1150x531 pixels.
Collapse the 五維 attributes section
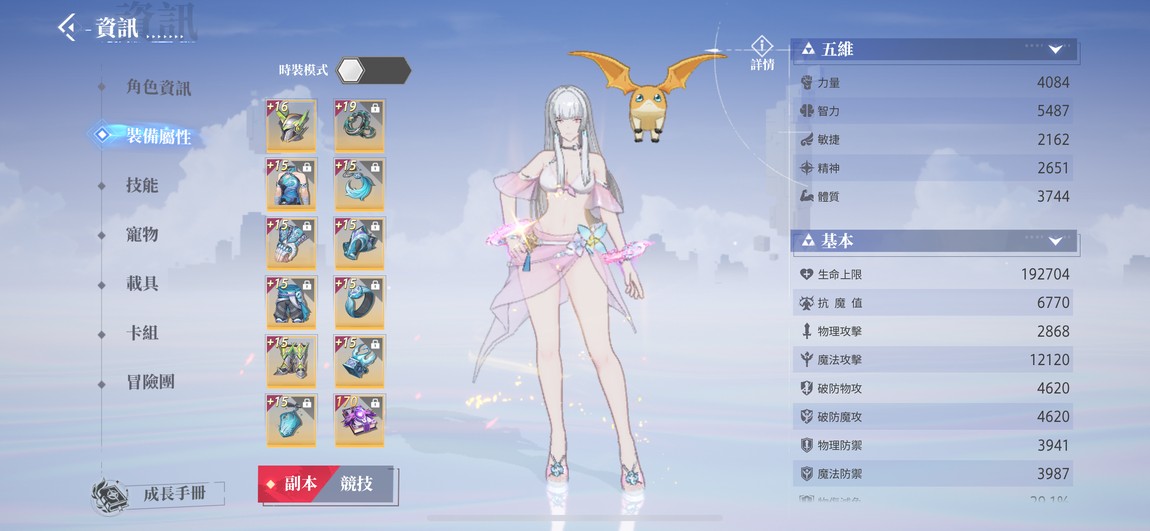[1056, 49]
